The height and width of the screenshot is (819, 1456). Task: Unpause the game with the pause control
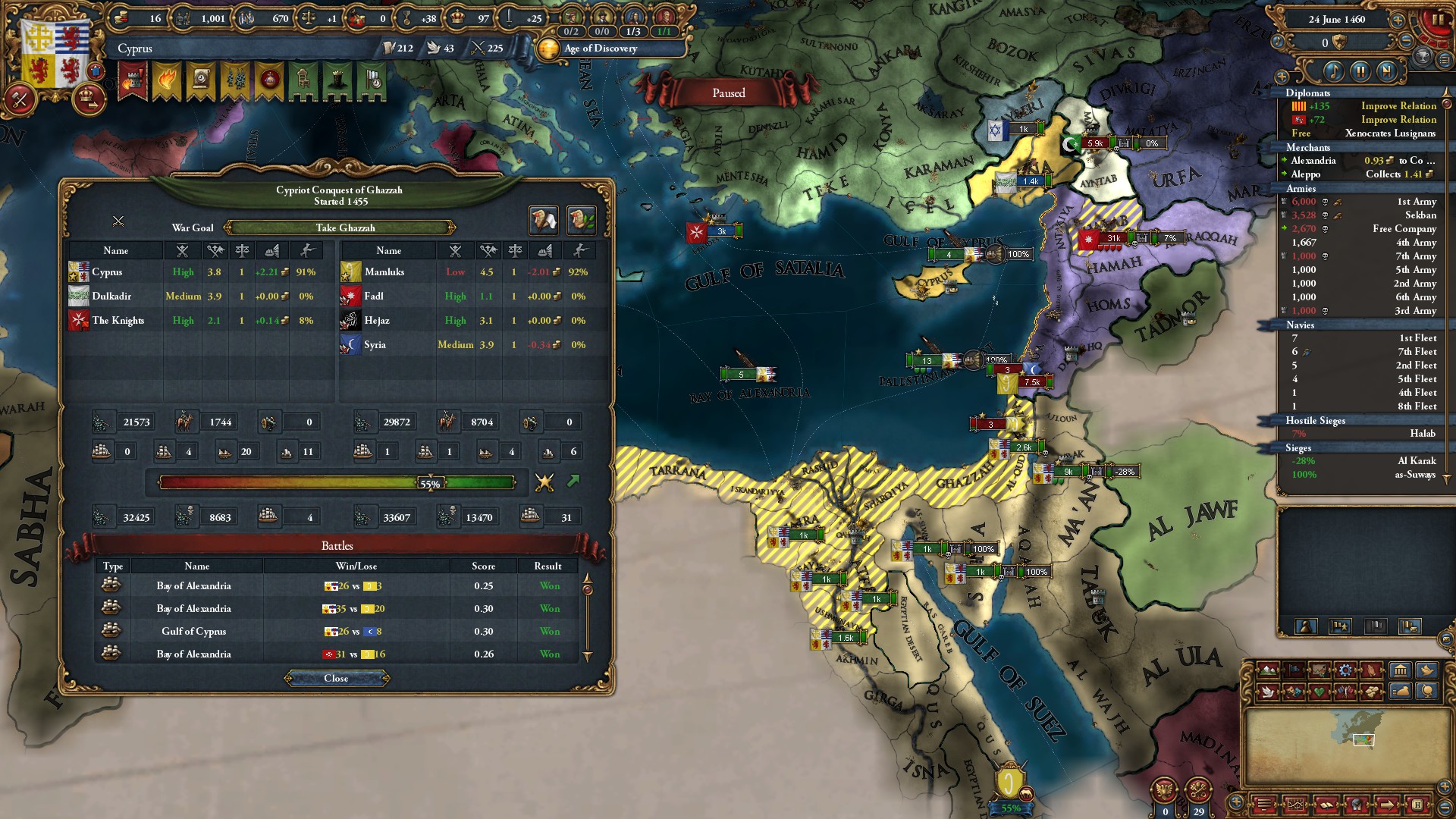pos(1360,72)
